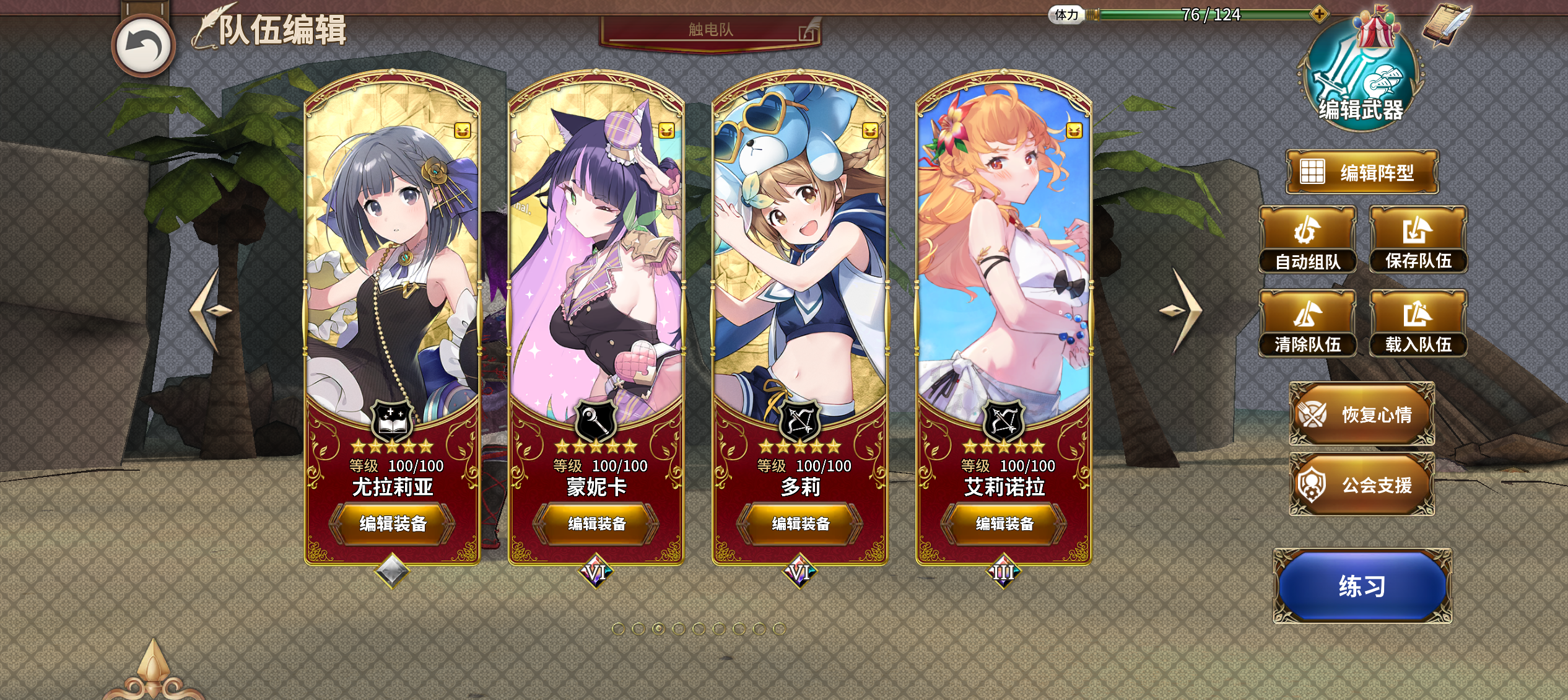The height and width of the screenshot is (700, 1568).
Task: Edit equipment for 多莉
Action: pyautogui.click(x=800, y=523)
